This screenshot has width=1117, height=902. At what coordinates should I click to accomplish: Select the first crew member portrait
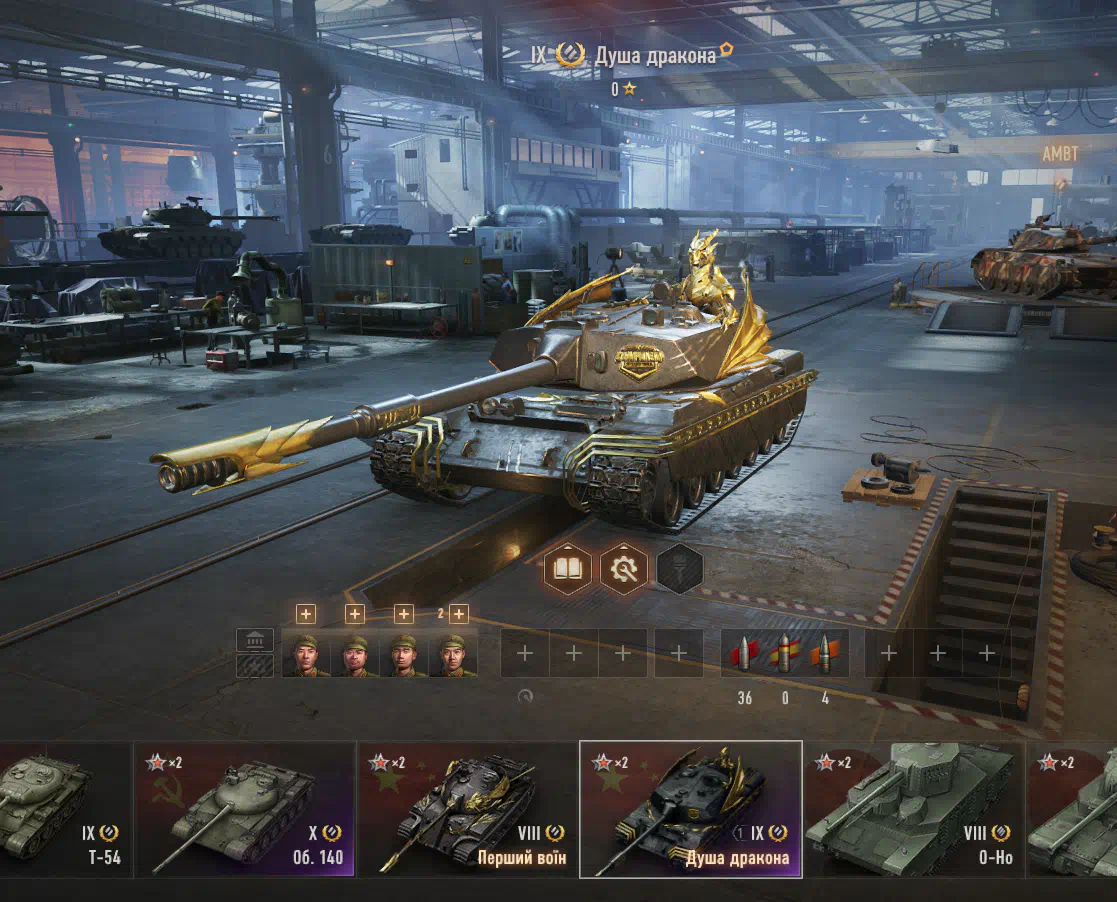[306, 655]
